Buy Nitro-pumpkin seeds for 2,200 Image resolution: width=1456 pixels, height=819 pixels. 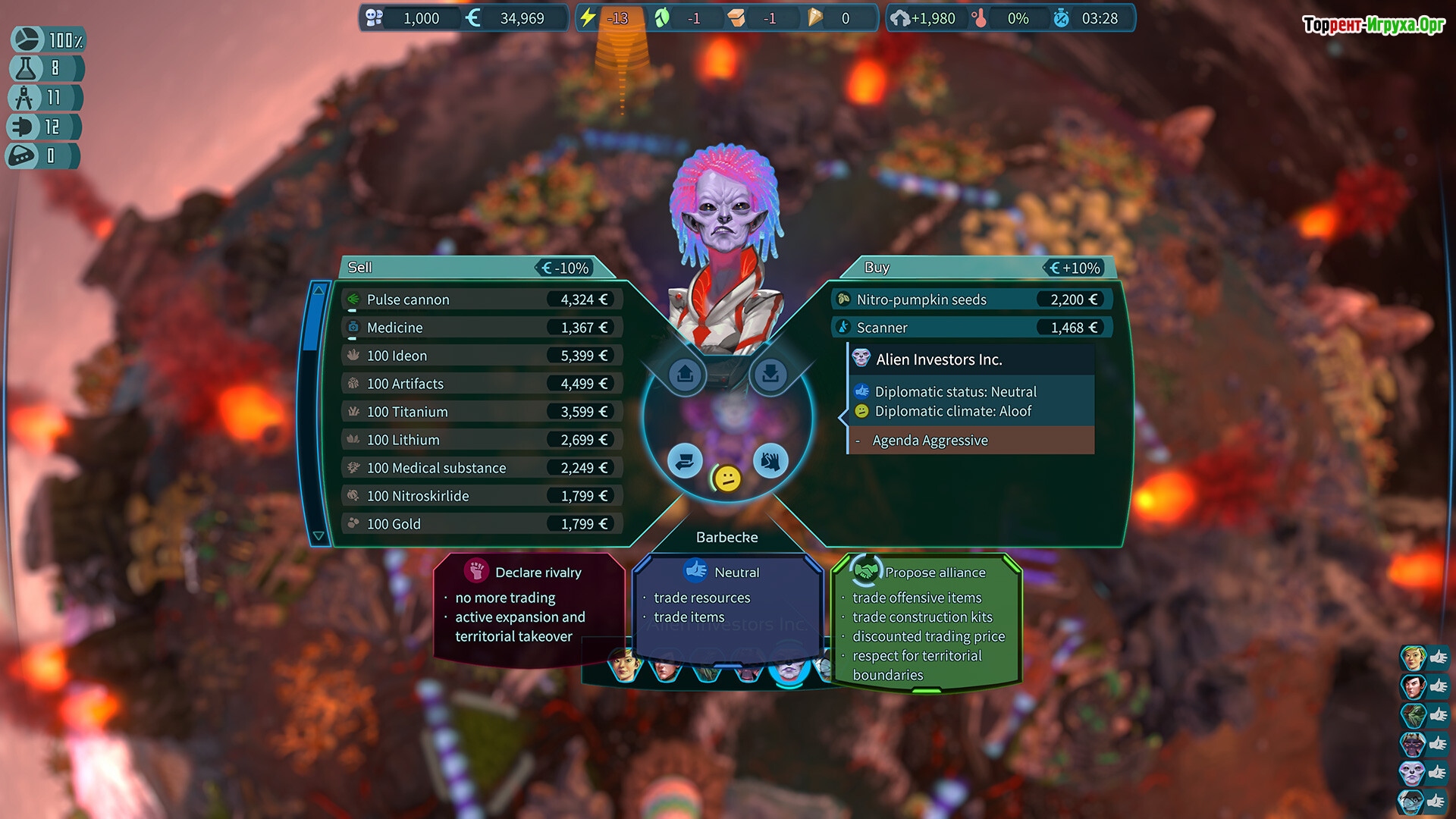(x=971, y=300)
